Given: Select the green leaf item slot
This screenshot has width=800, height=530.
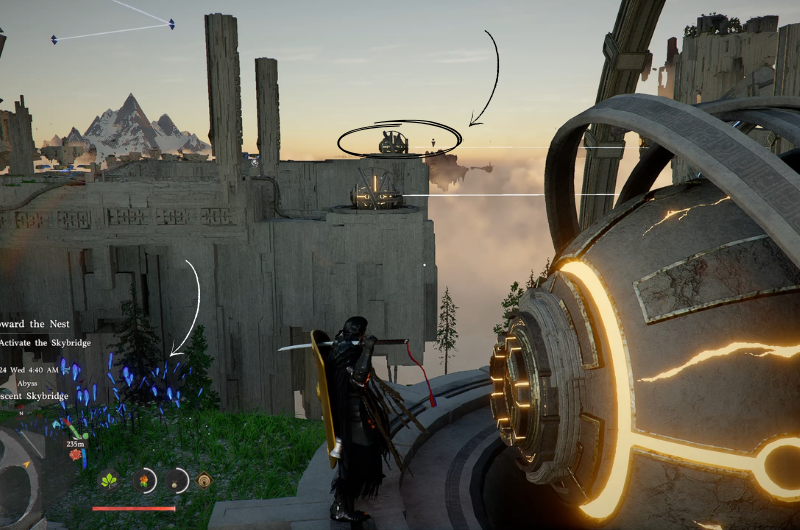Looking at the screenshot, I should (x=110, y=480).
